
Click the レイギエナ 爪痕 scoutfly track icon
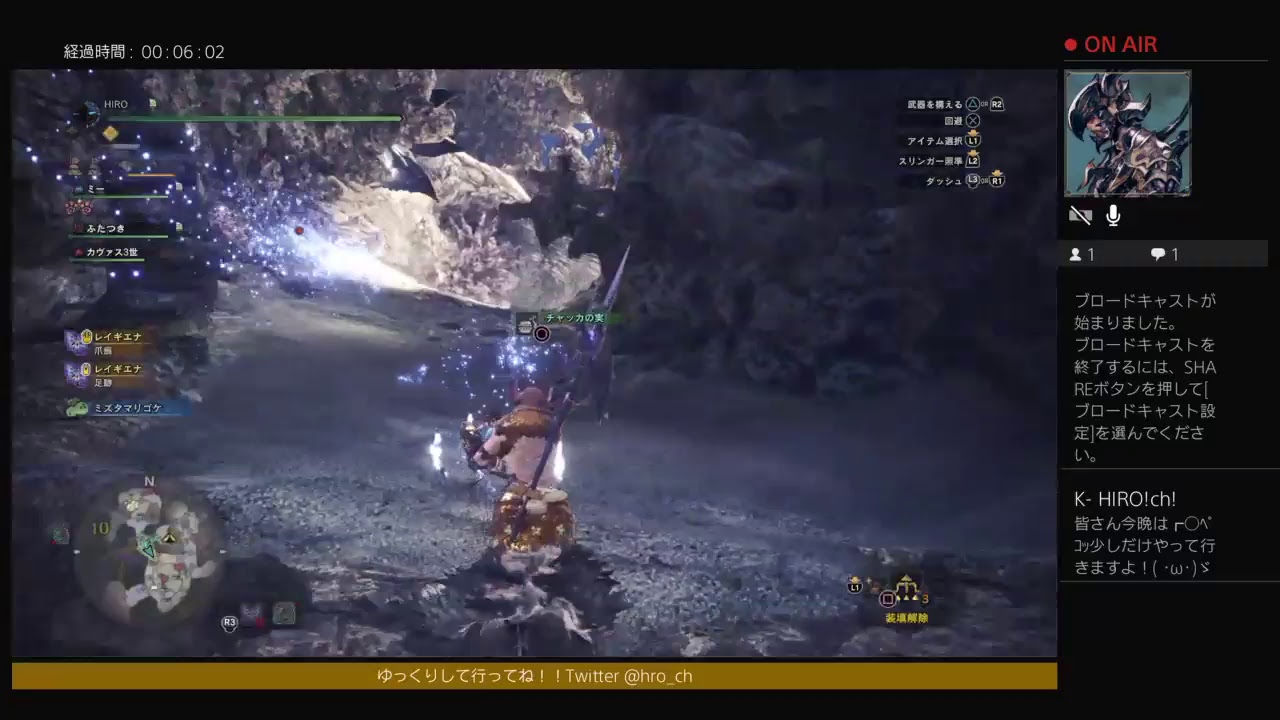tap(74, 340)
